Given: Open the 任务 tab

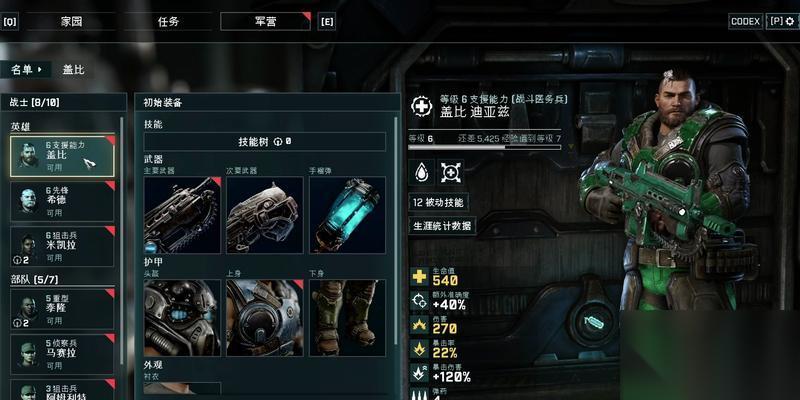Looking at the screenshot, I should (168, 21).
